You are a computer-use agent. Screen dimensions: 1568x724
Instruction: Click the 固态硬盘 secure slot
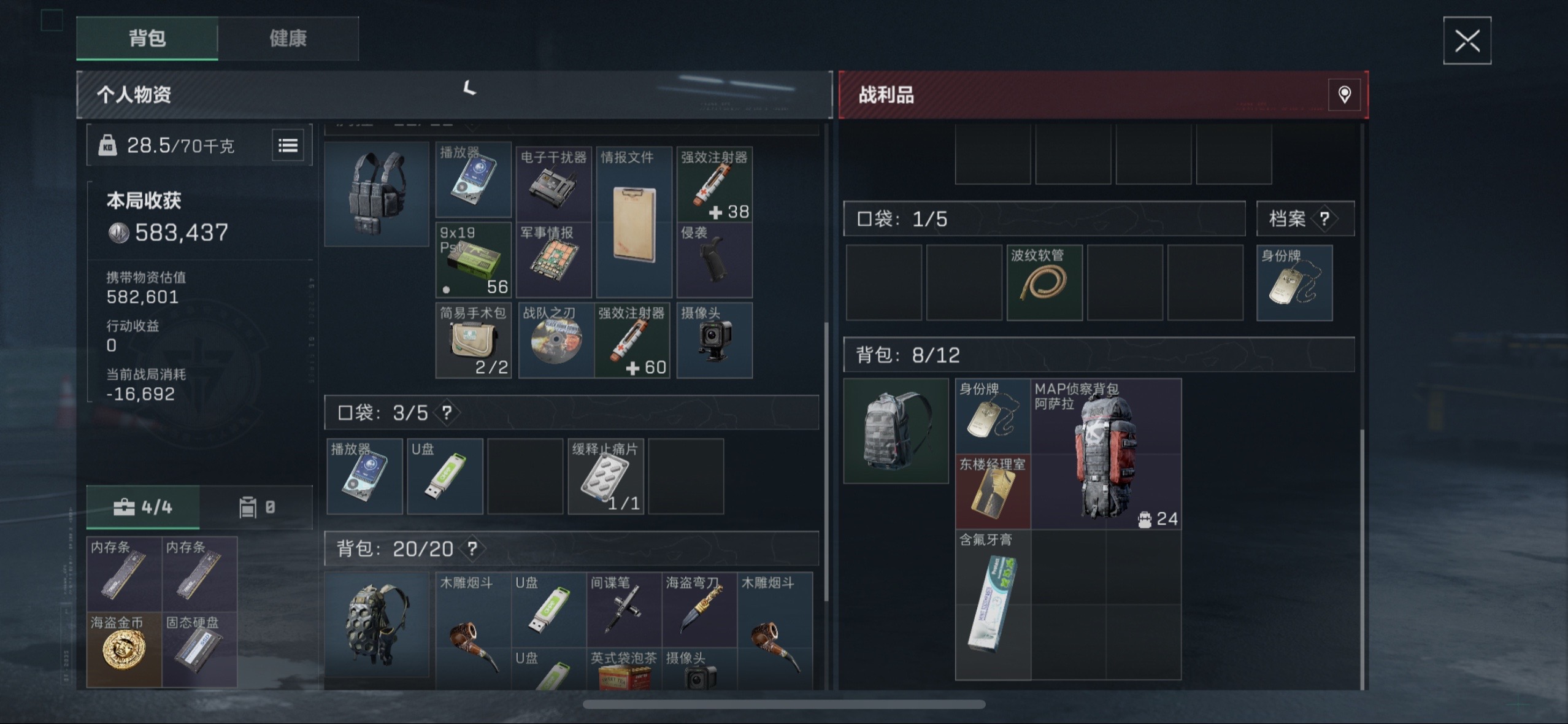coord(199,649)
